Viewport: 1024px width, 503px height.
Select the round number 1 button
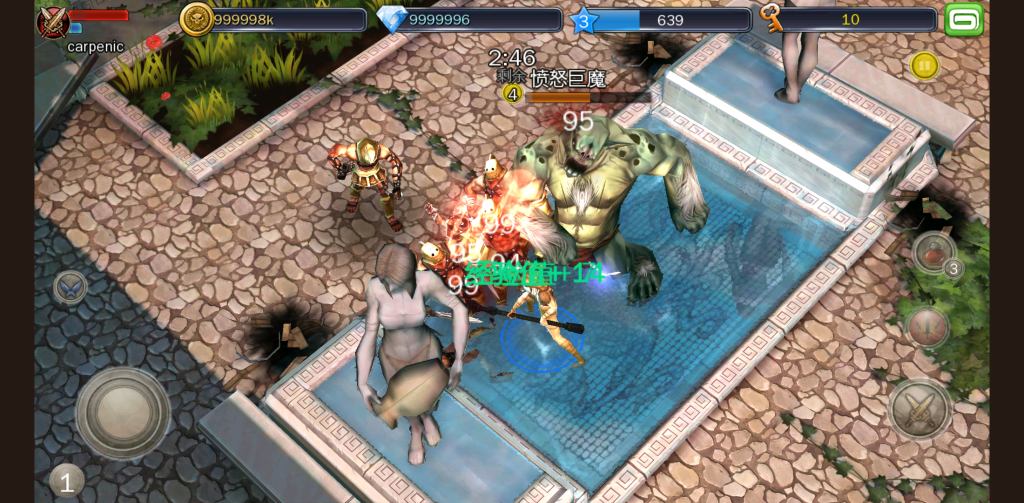click(x=66, y=482)
